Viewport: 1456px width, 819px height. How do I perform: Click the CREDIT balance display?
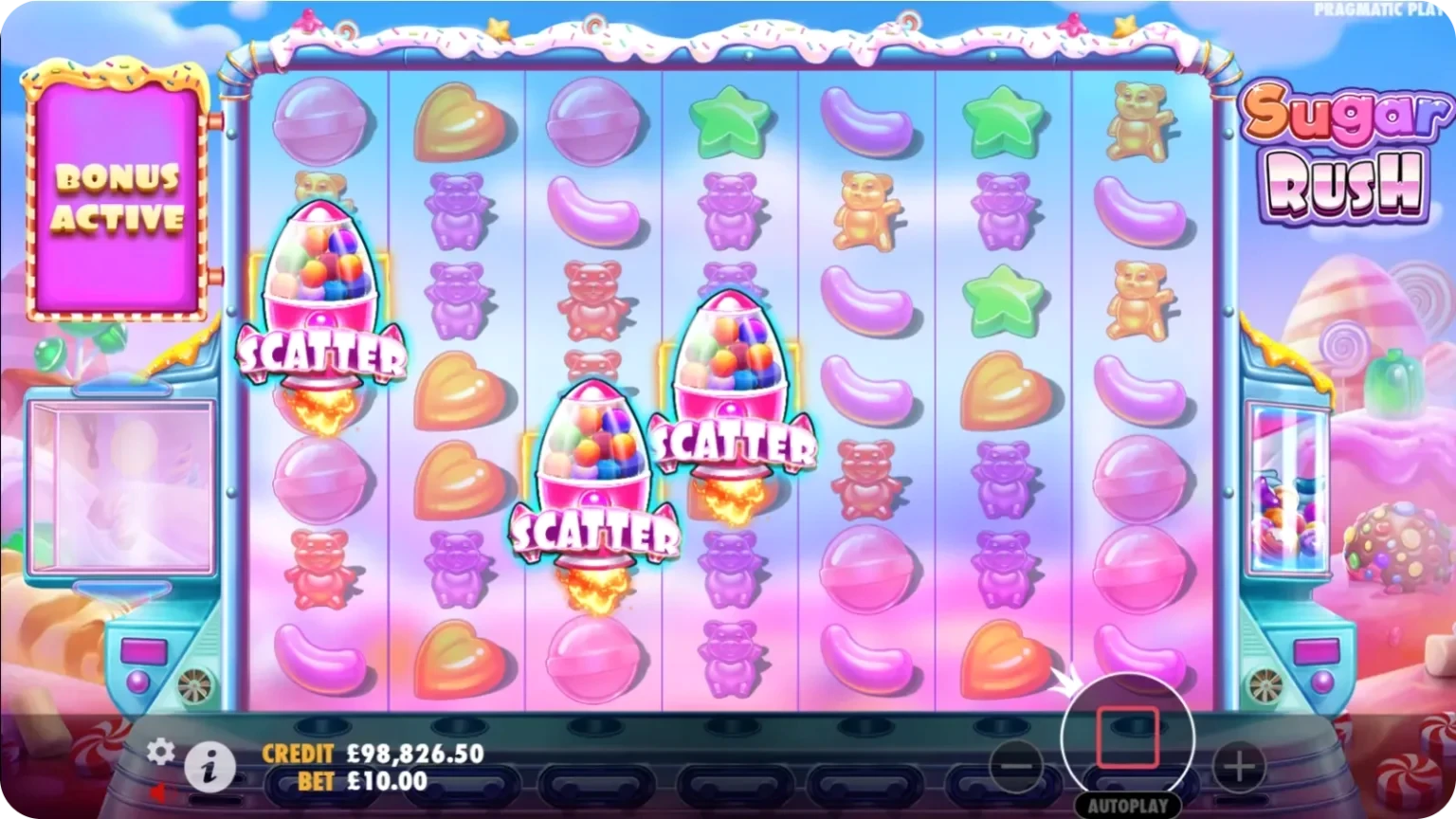tap(374, 754)
